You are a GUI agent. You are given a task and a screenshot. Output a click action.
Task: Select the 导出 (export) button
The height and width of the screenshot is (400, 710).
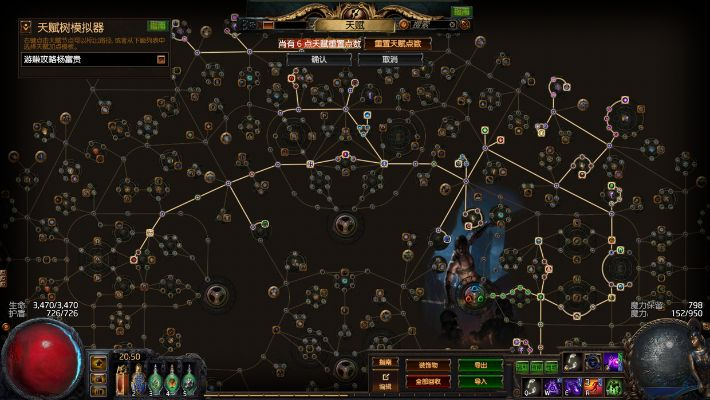click(480, 365)
